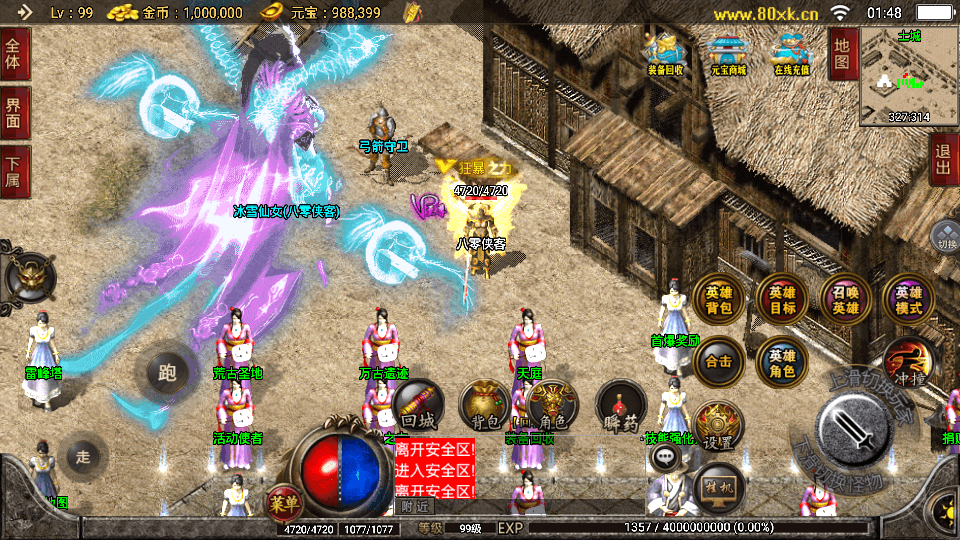Open the 在线充值 online recharge icon

[792, 53]
